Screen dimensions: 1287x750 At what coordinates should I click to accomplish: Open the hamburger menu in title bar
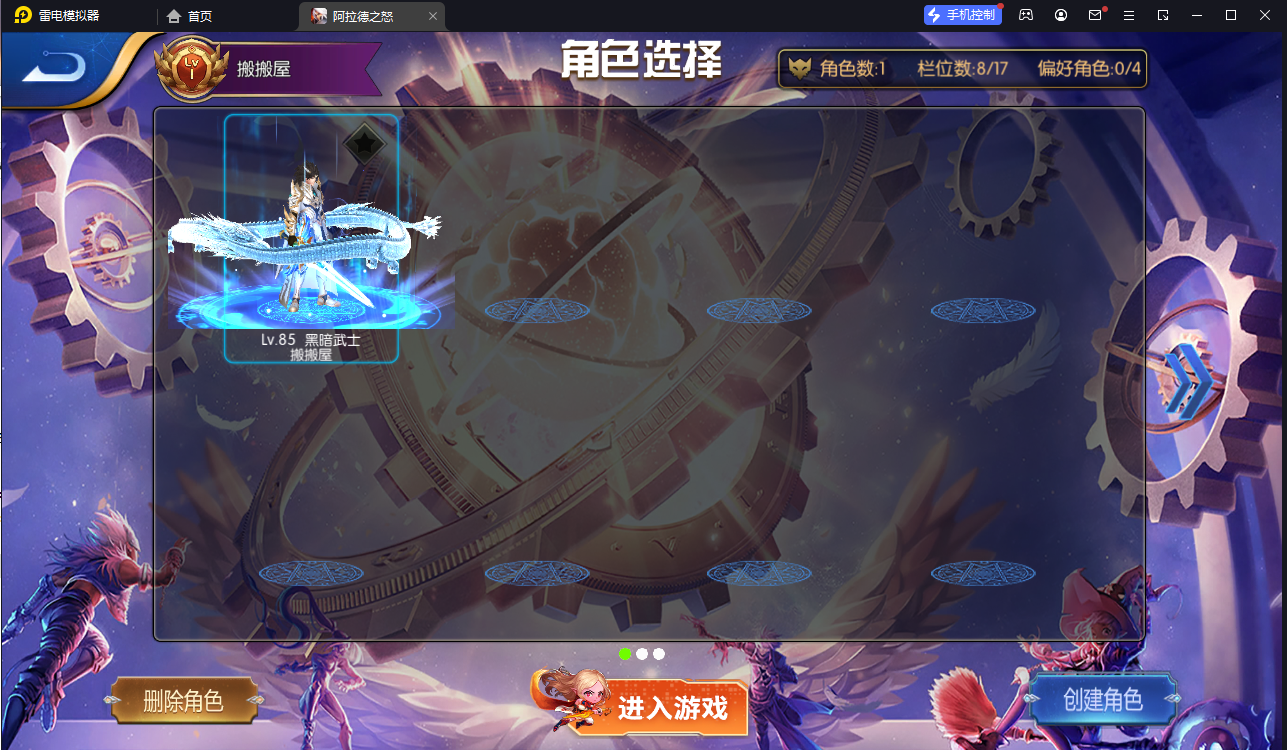(1130, 15)
